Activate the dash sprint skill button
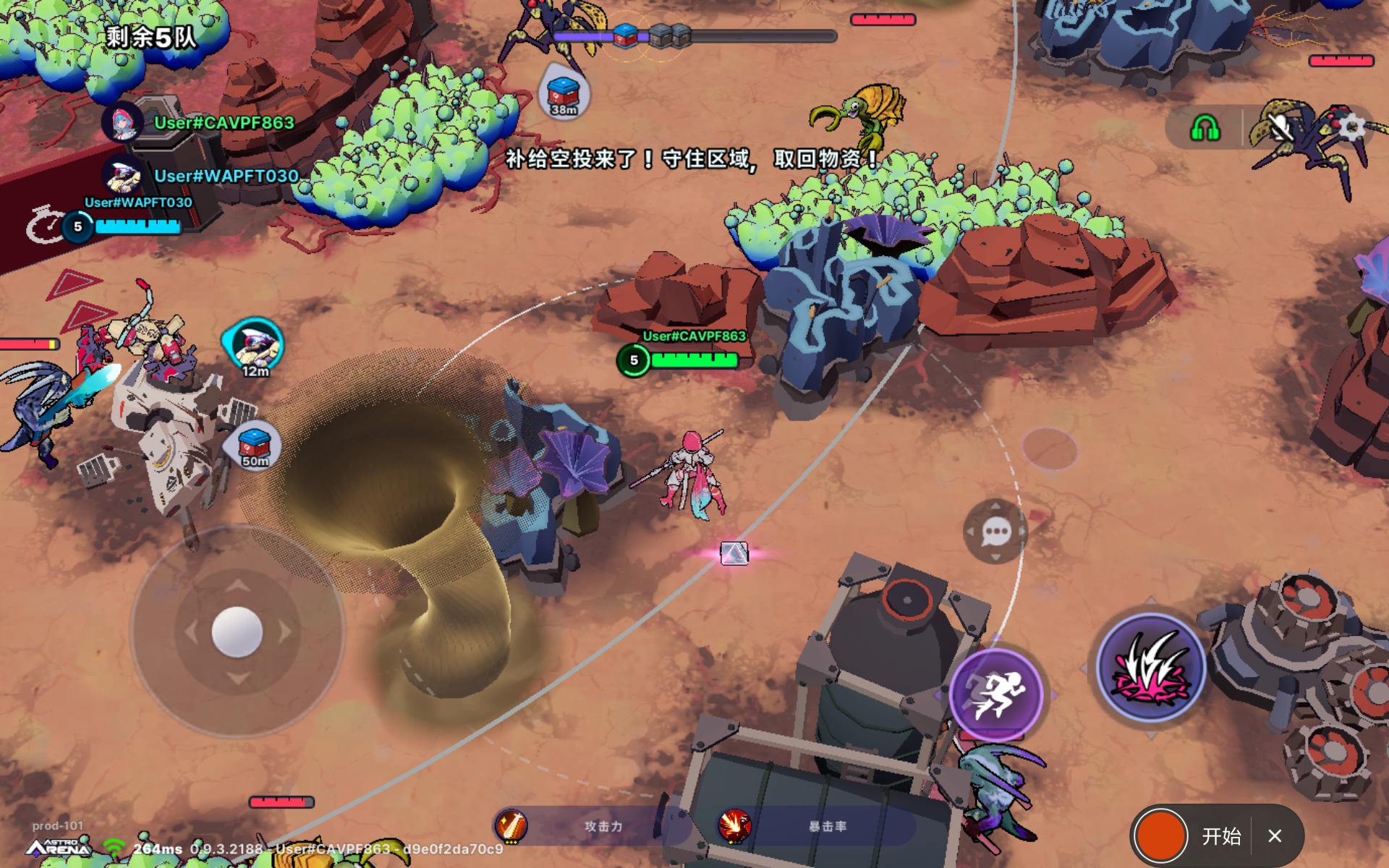 [995, 694]
